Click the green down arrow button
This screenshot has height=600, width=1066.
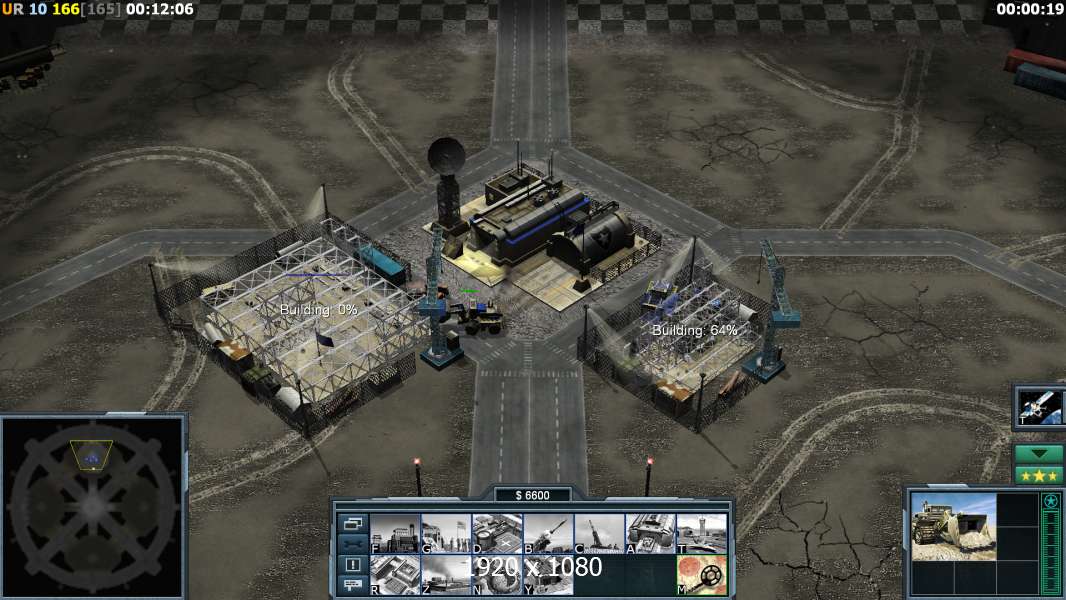pos(1039,453)
